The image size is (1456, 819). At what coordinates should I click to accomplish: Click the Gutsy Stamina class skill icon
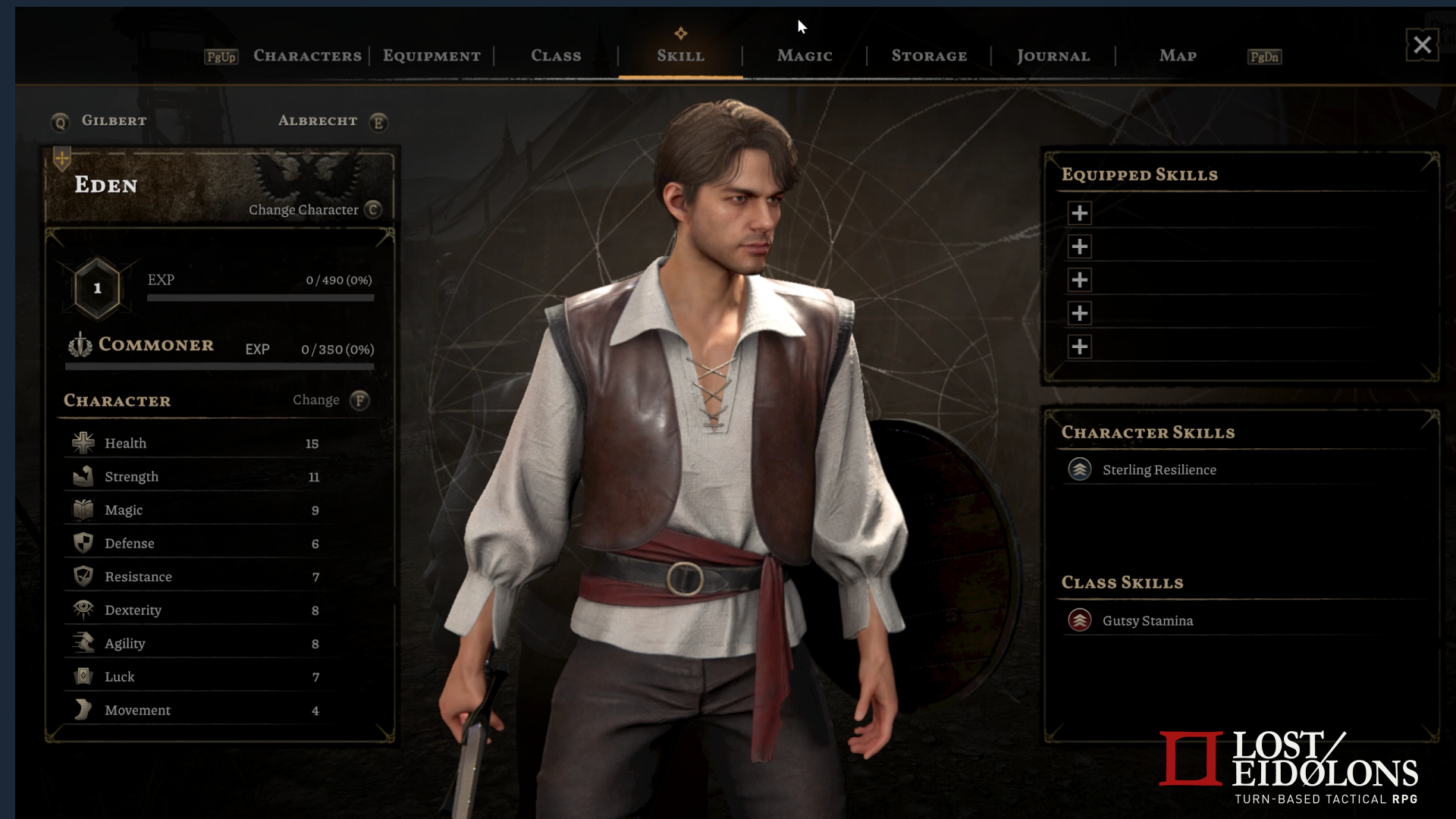1080,620
